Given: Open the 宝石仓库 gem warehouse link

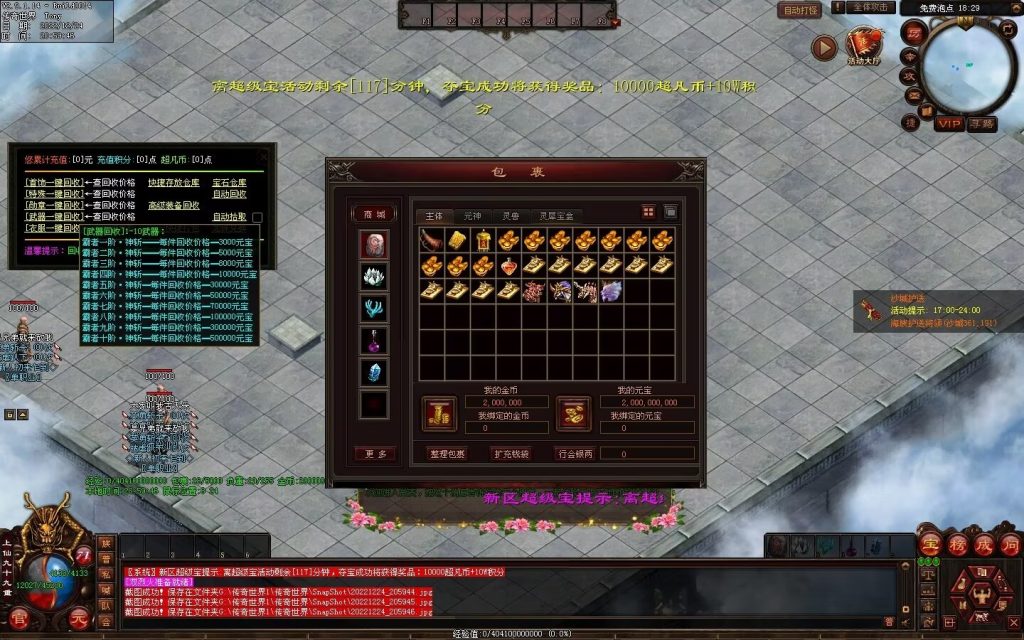Looking at the screenshot, I should click(229, 183).
